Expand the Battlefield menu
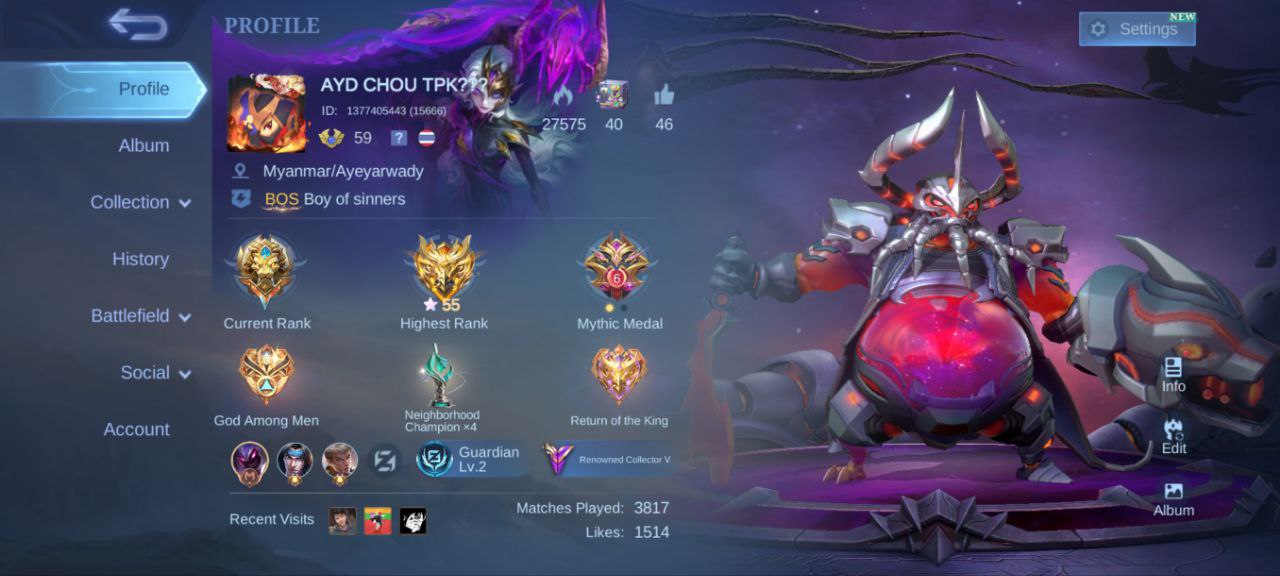 140,316
